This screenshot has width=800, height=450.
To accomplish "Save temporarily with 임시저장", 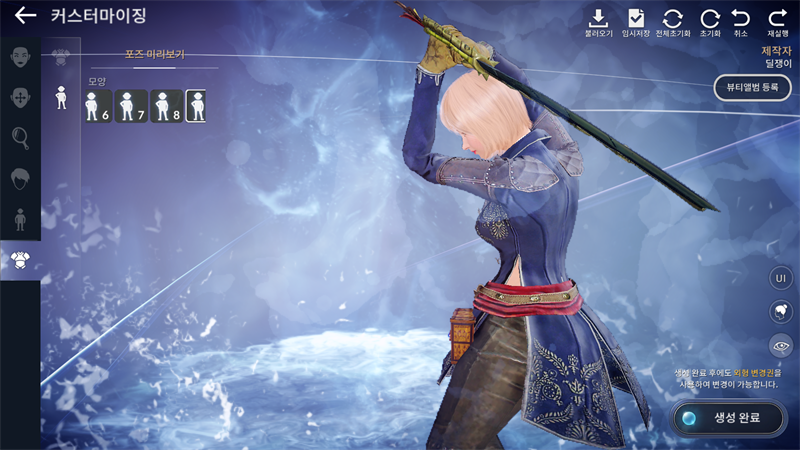I will [x=636, y=23].
